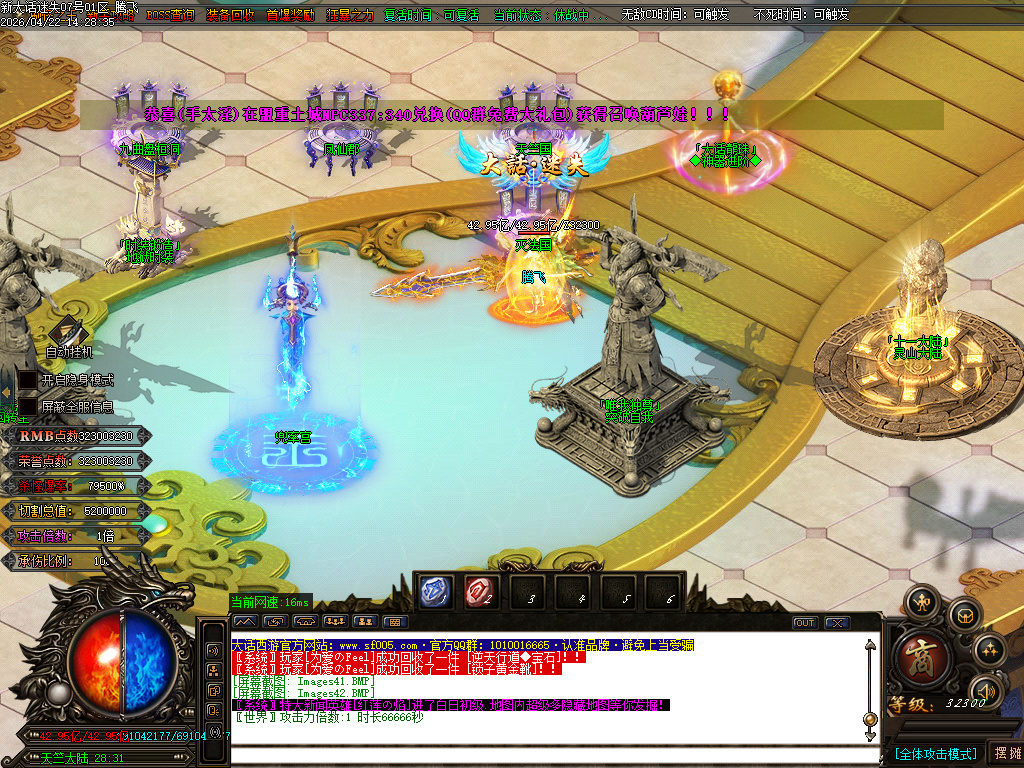
Task: Open the character figure icon panel
Action: tap(920, 603)
